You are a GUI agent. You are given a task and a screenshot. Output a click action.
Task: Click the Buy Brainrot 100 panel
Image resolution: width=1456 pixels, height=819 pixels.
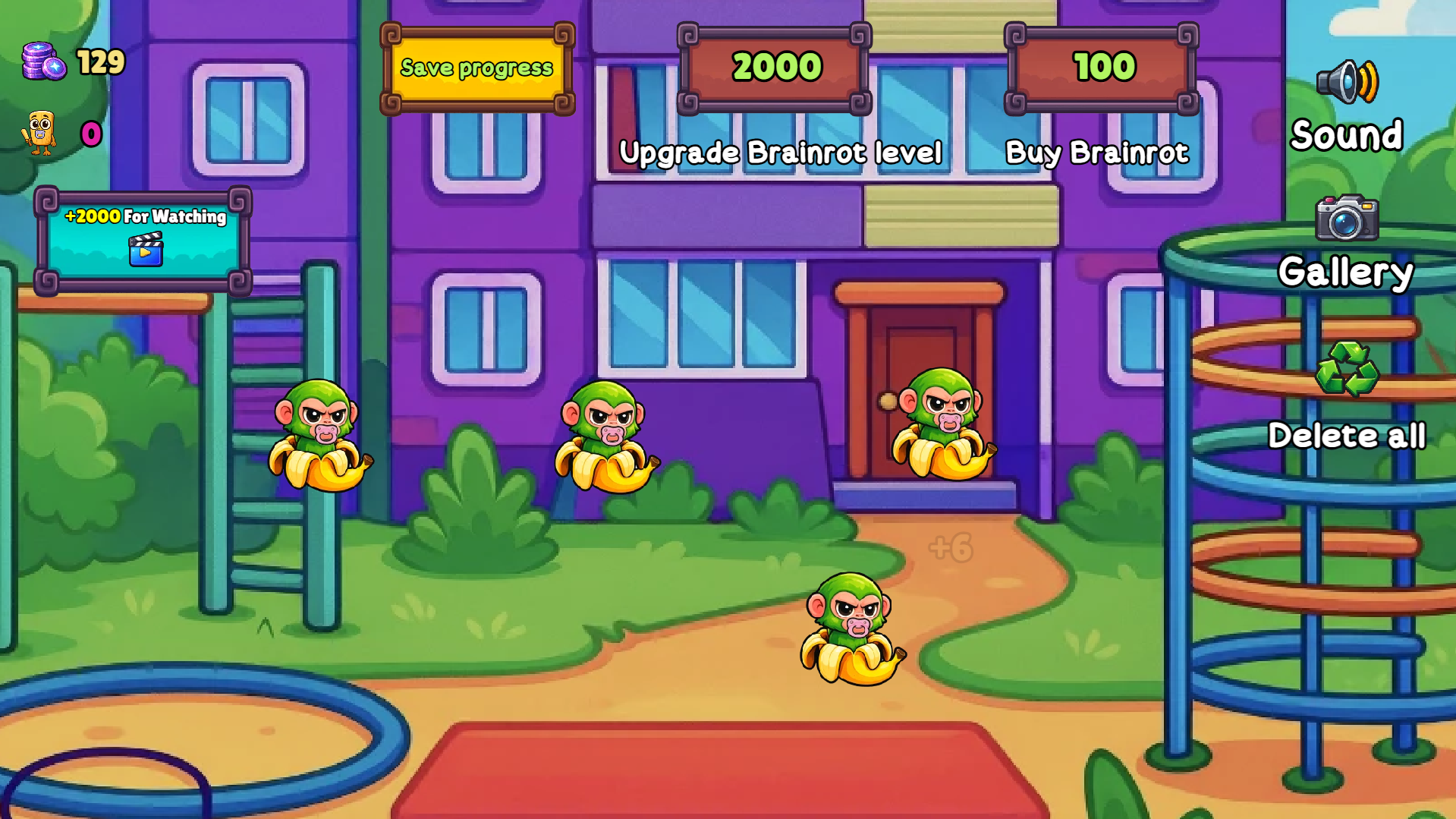click(1101, 68)
